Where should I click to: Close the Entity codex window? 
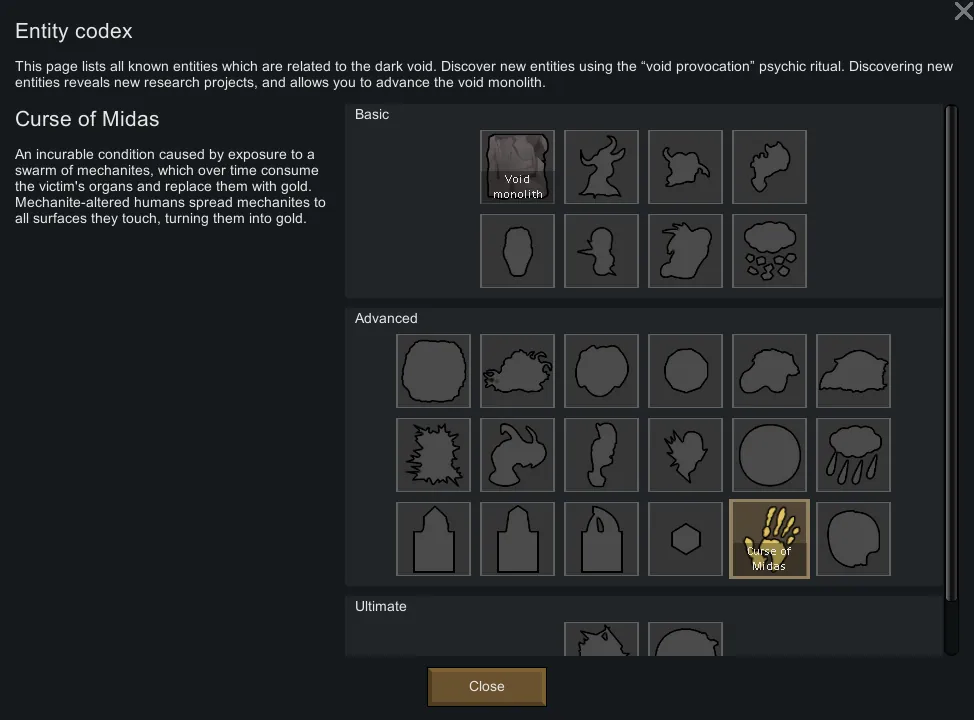click(486, 686)
